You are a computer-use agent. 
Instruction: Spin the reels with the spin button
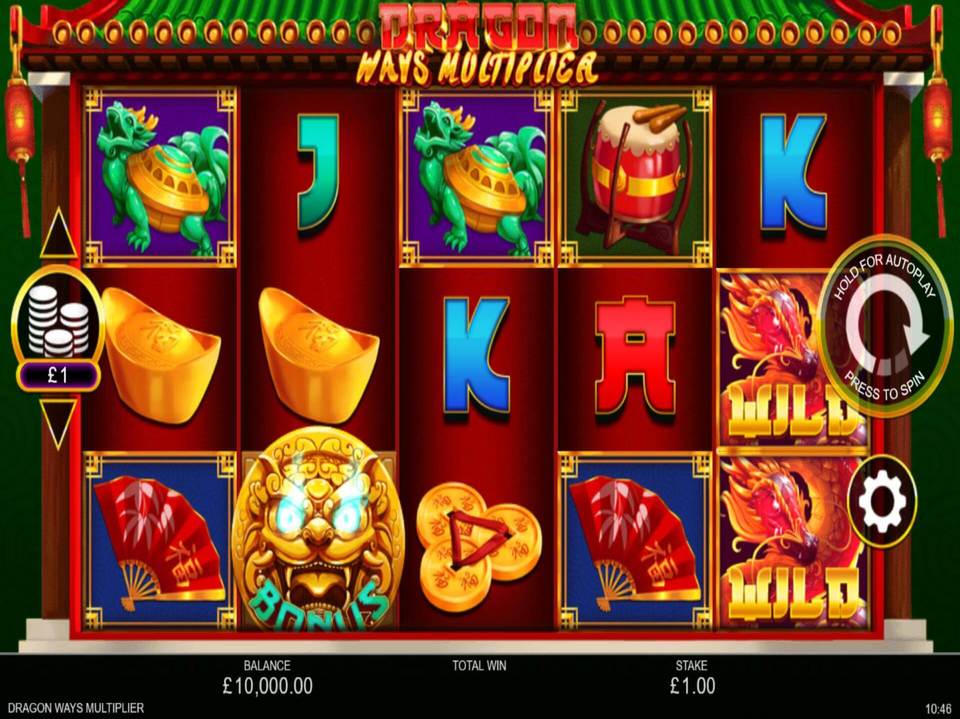click(885, 326)
